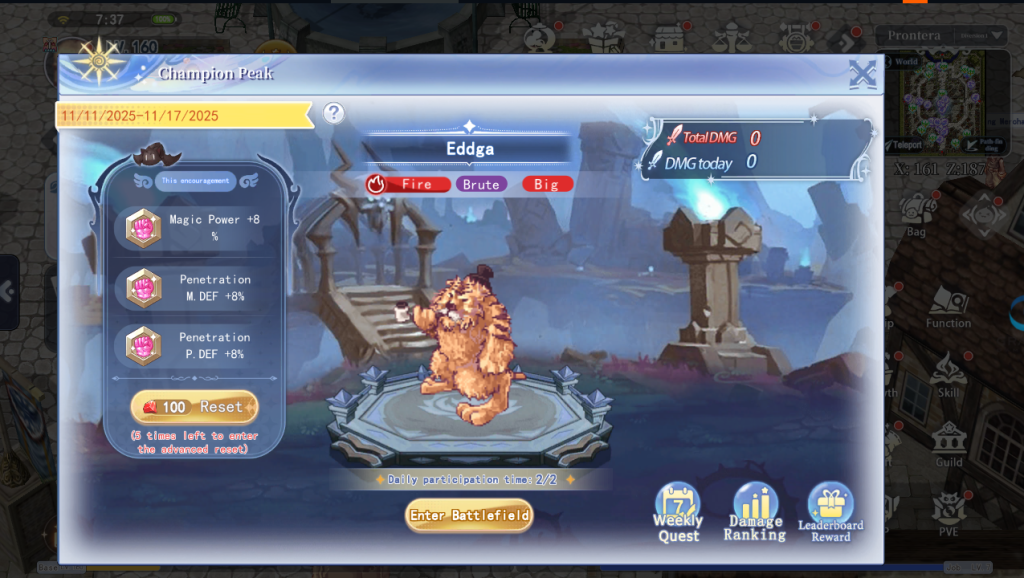1024x578 pixels.
Task: Select the Magic Power +8% encouragement
Action: [x=194, y=228]
